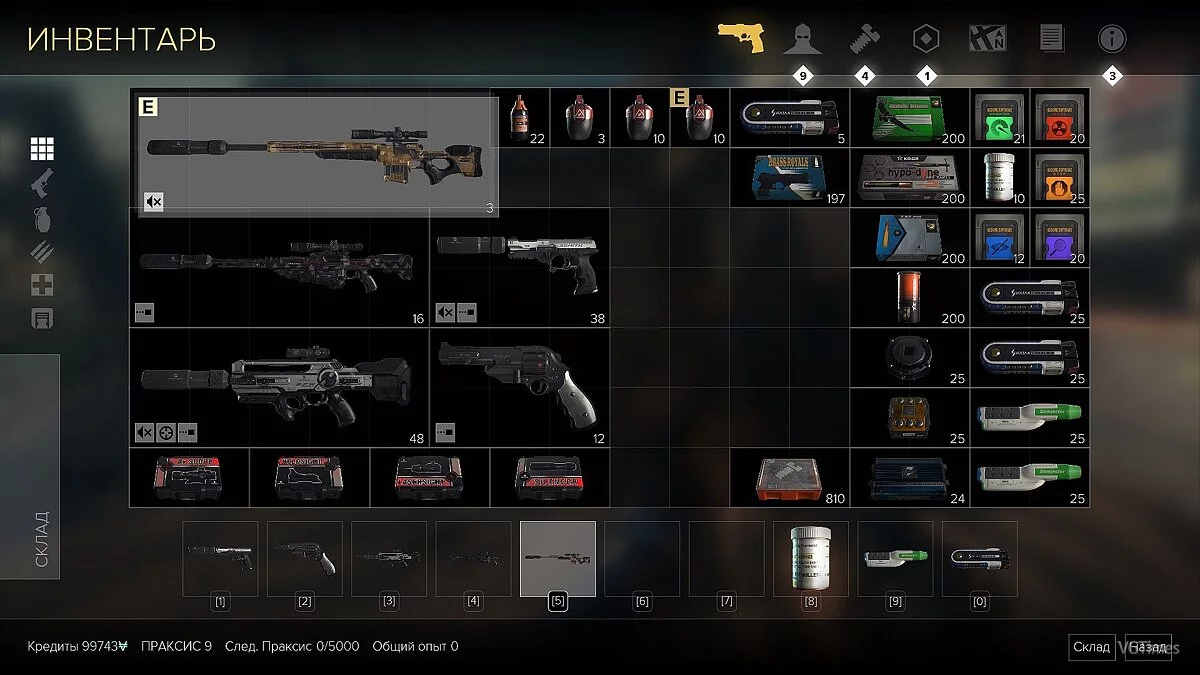Pick the hypo-d injector box
1200x675 pixels.
(x=909, y=178)
